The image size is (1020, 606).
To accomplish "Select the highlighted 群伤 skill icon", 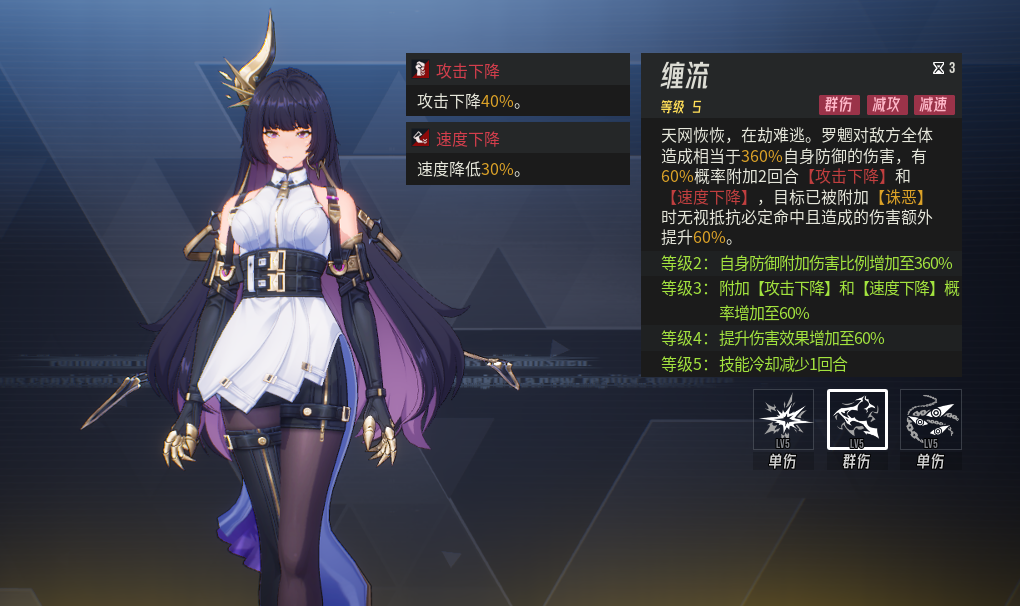I will [x=857, y=420].
